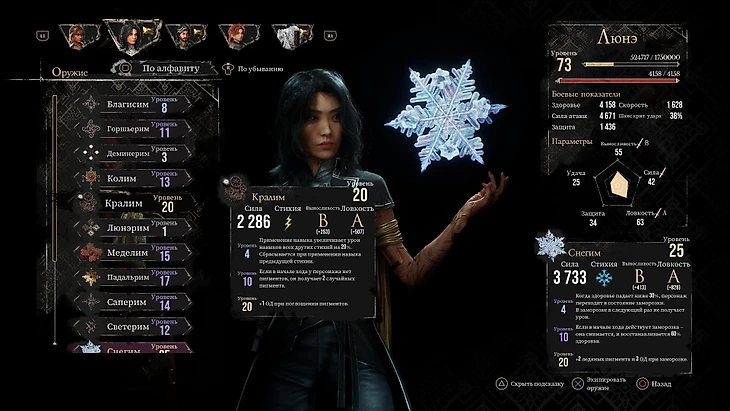Switch to the first character portrait
This screenshot has height=411, width=730.
click(77, 36)
